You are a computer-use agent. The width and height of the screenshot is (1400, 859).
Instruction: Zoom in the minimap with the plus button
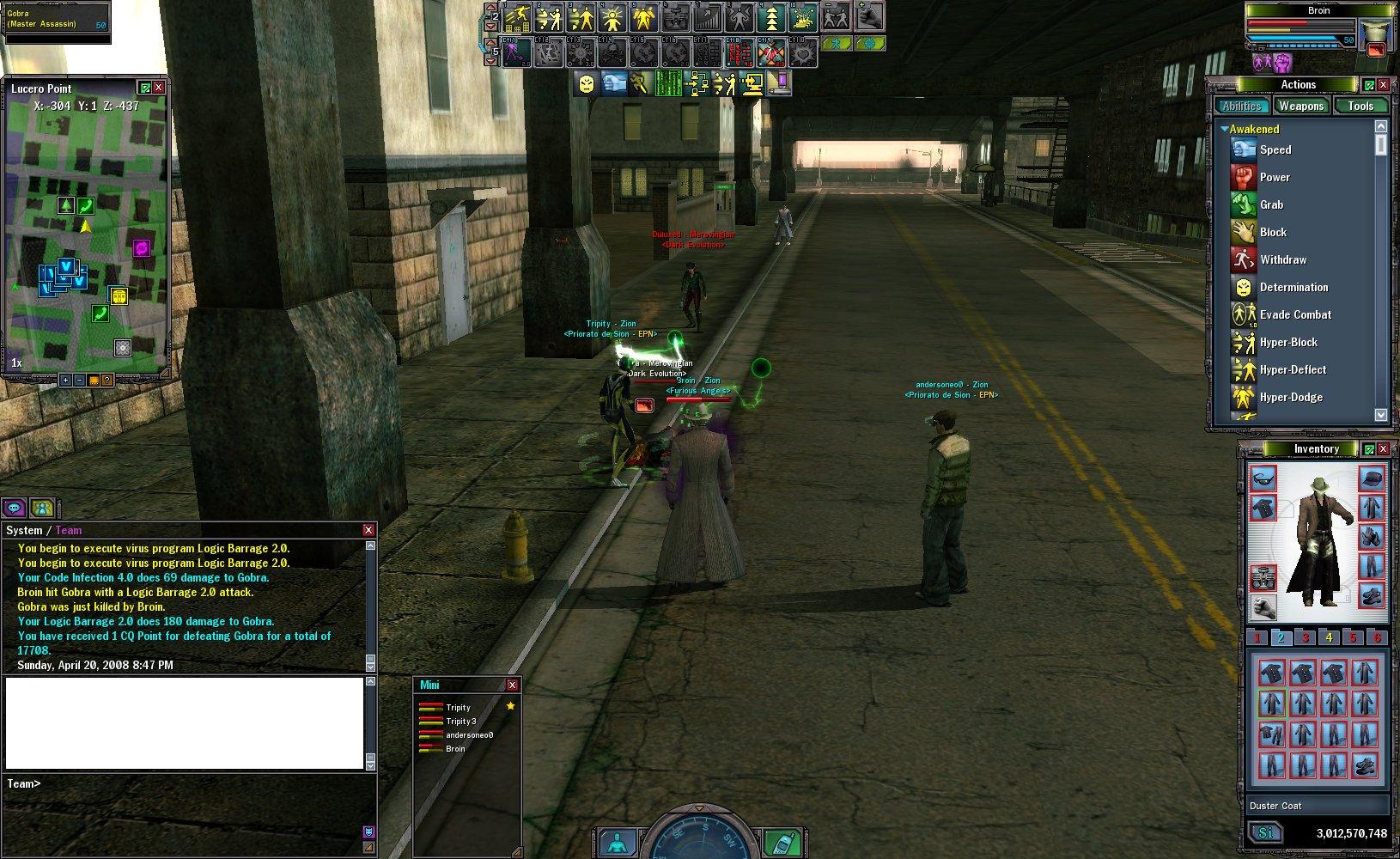click(65, 380)
